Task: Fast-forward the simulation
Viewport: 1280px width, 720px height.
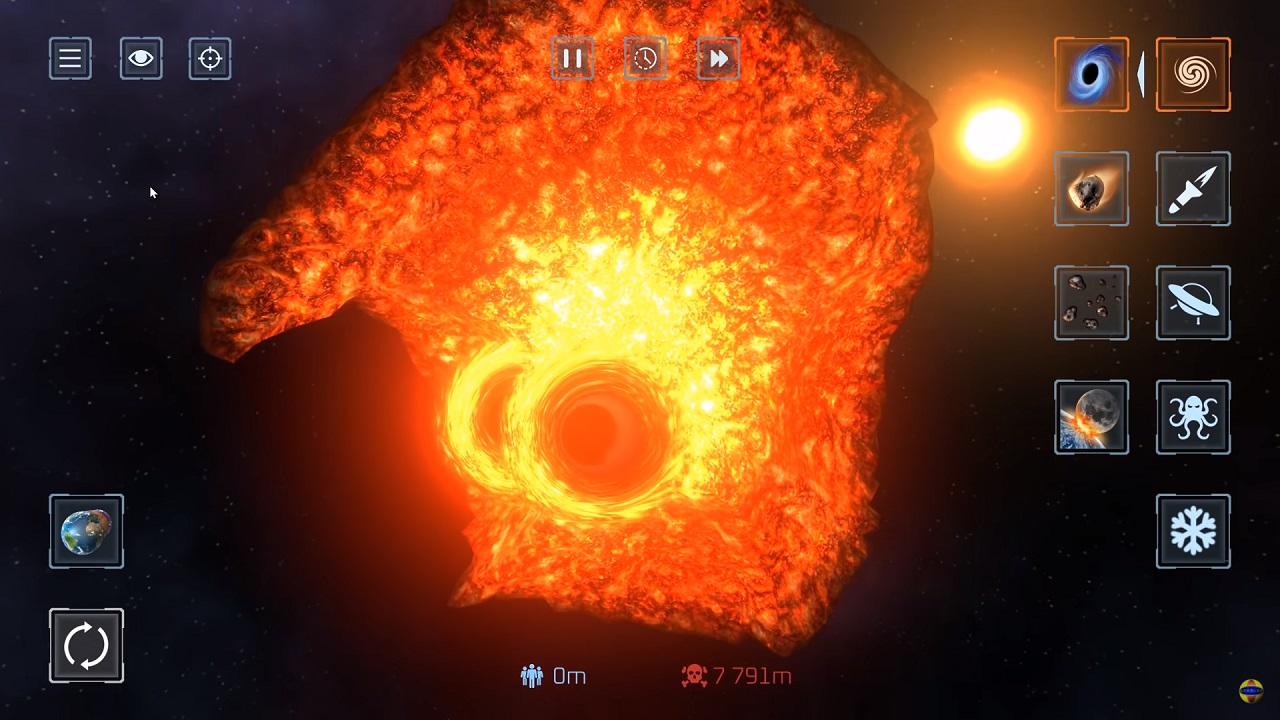Action: [x=718, y=59]
